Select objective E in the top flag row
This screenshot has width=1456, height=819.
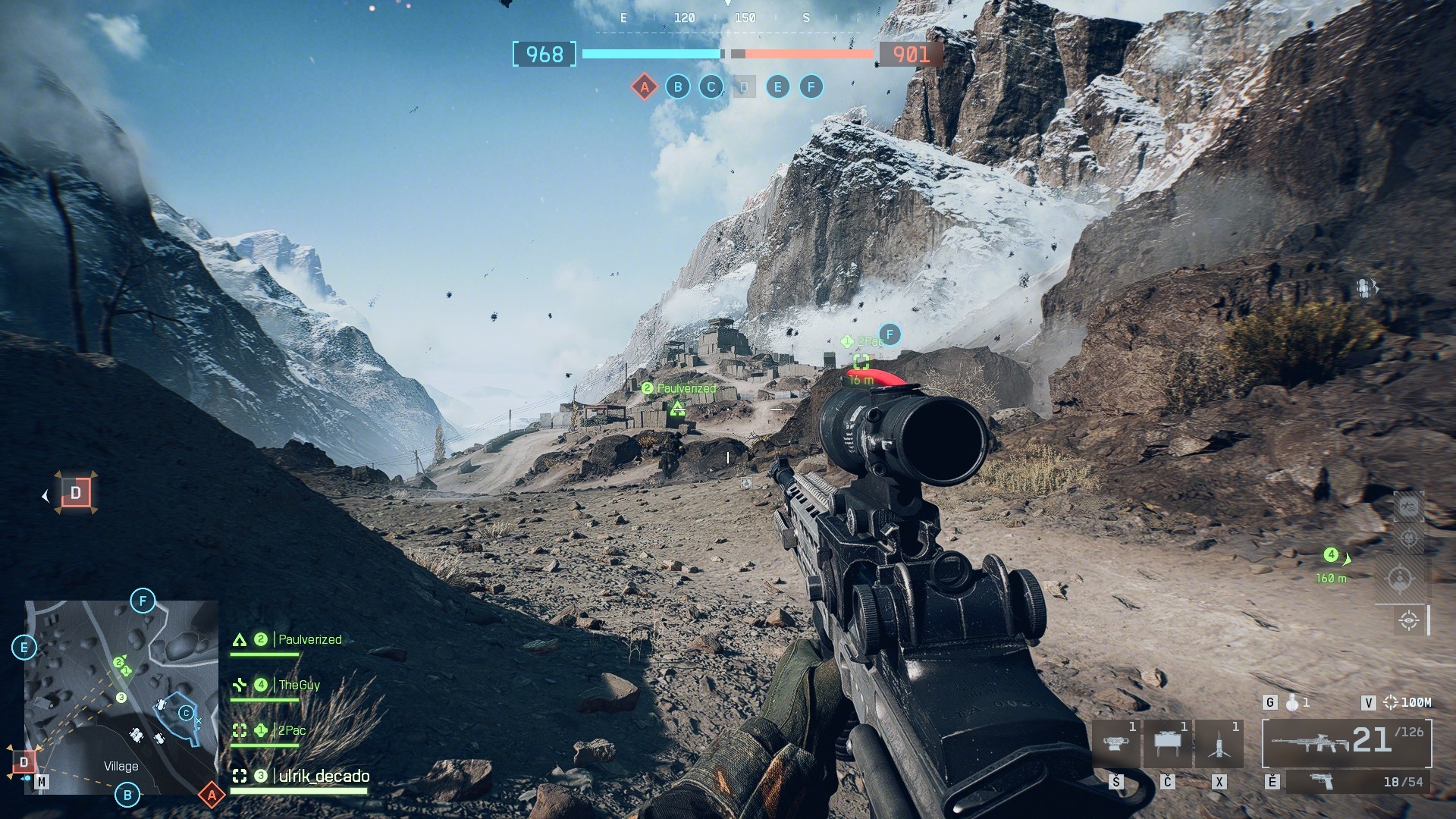777,87
